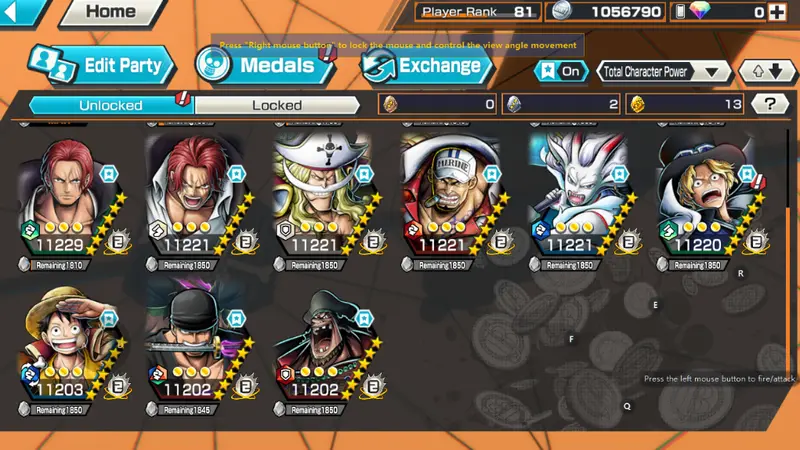Switch to the Unlocked characters tab

110,104
